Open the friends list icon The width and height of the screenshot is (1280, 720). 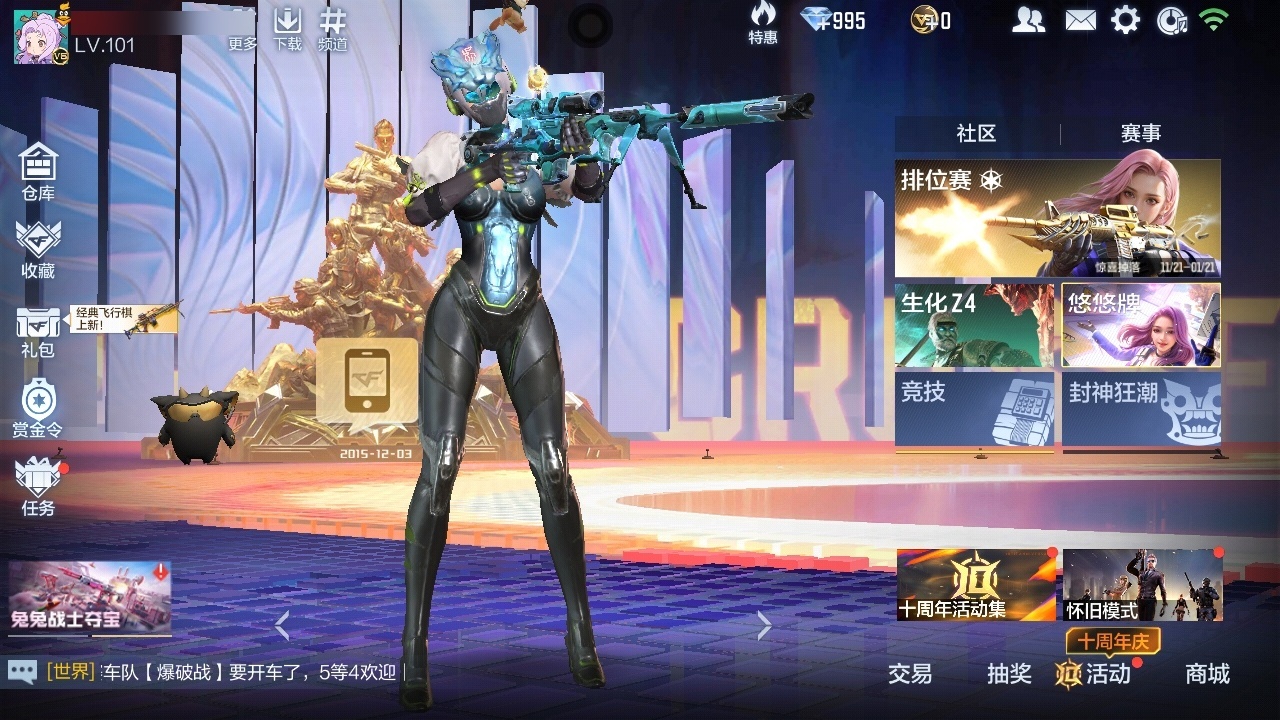[1028, 20]
